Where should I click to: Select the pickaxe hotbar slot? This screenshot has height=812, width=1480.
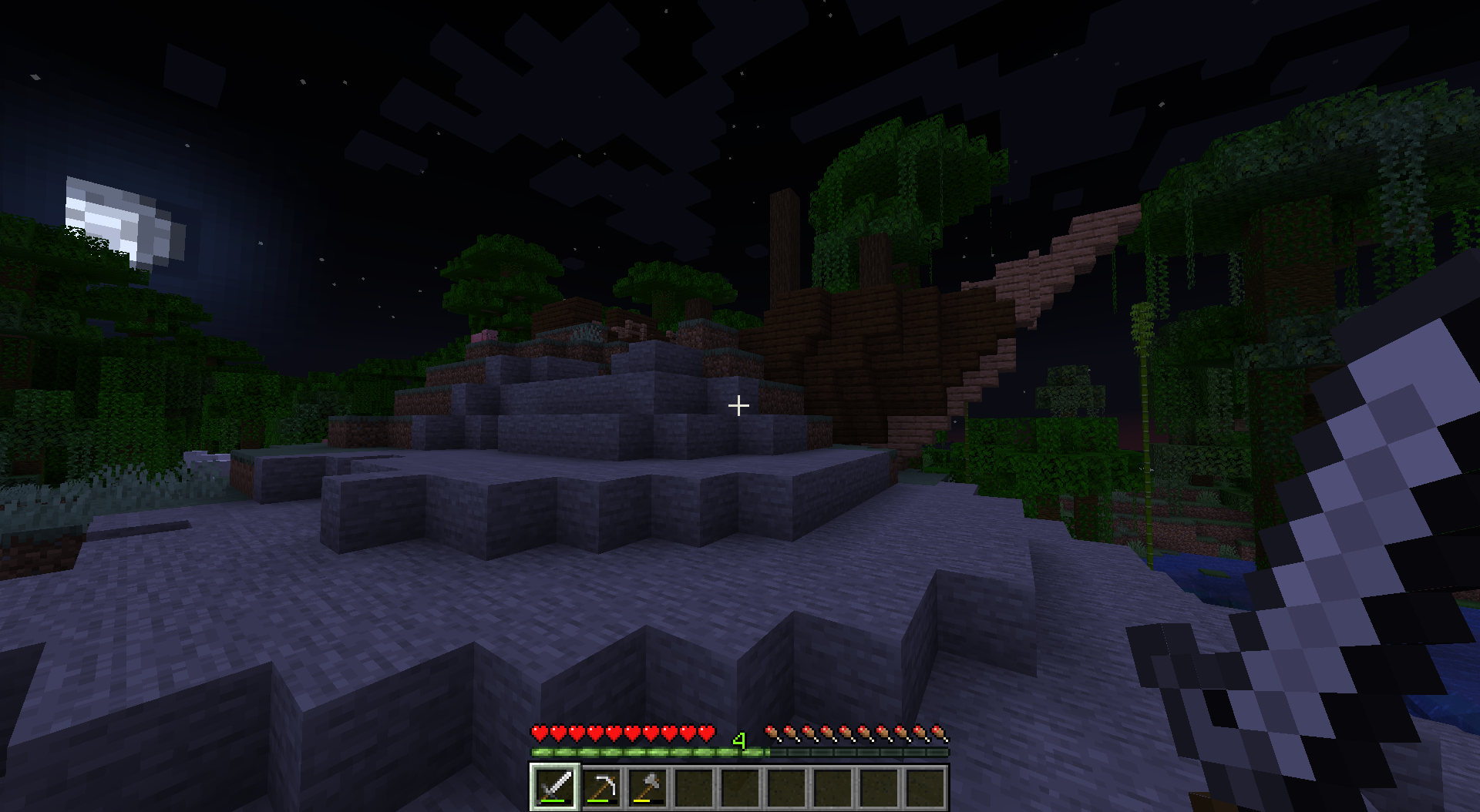pos(601,787)
